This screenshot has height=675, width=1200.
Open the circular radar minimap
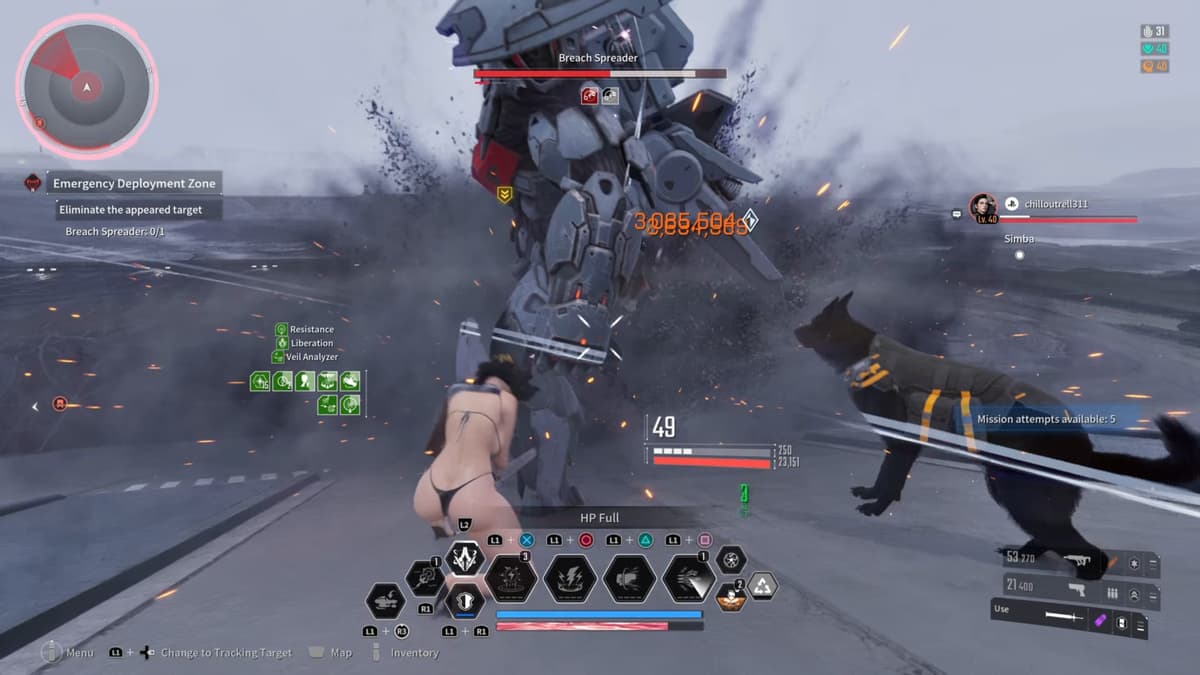coord(87,87)
